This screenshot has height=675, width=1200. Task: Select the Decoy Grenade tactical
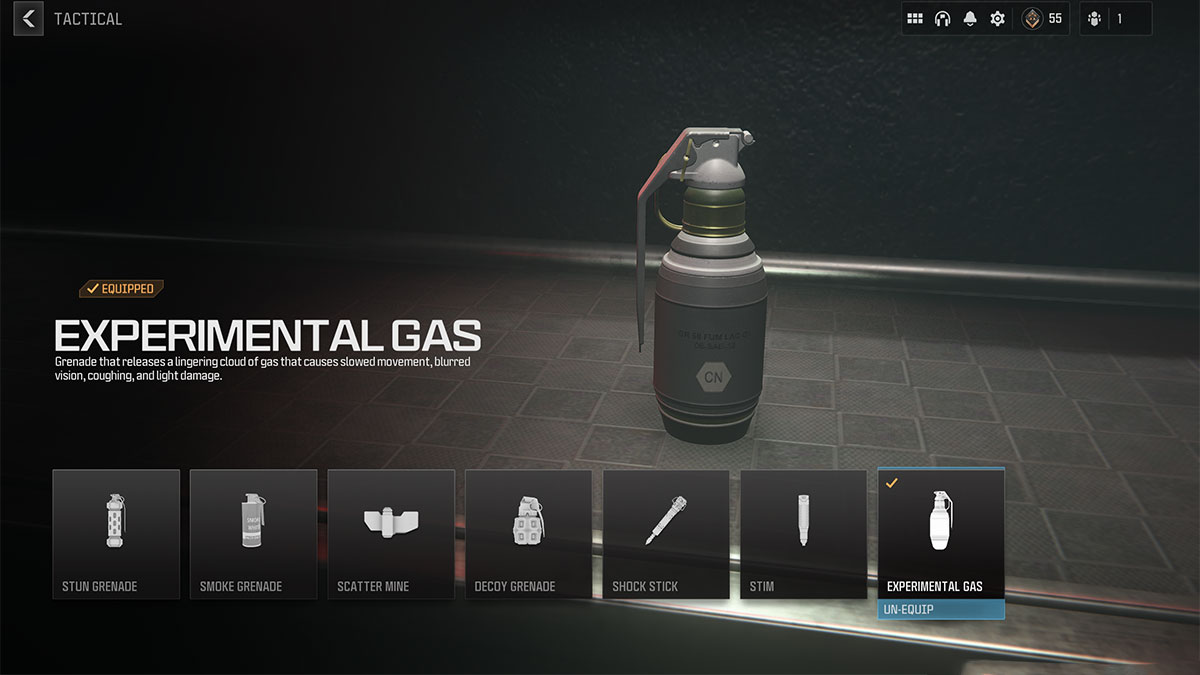528,534
